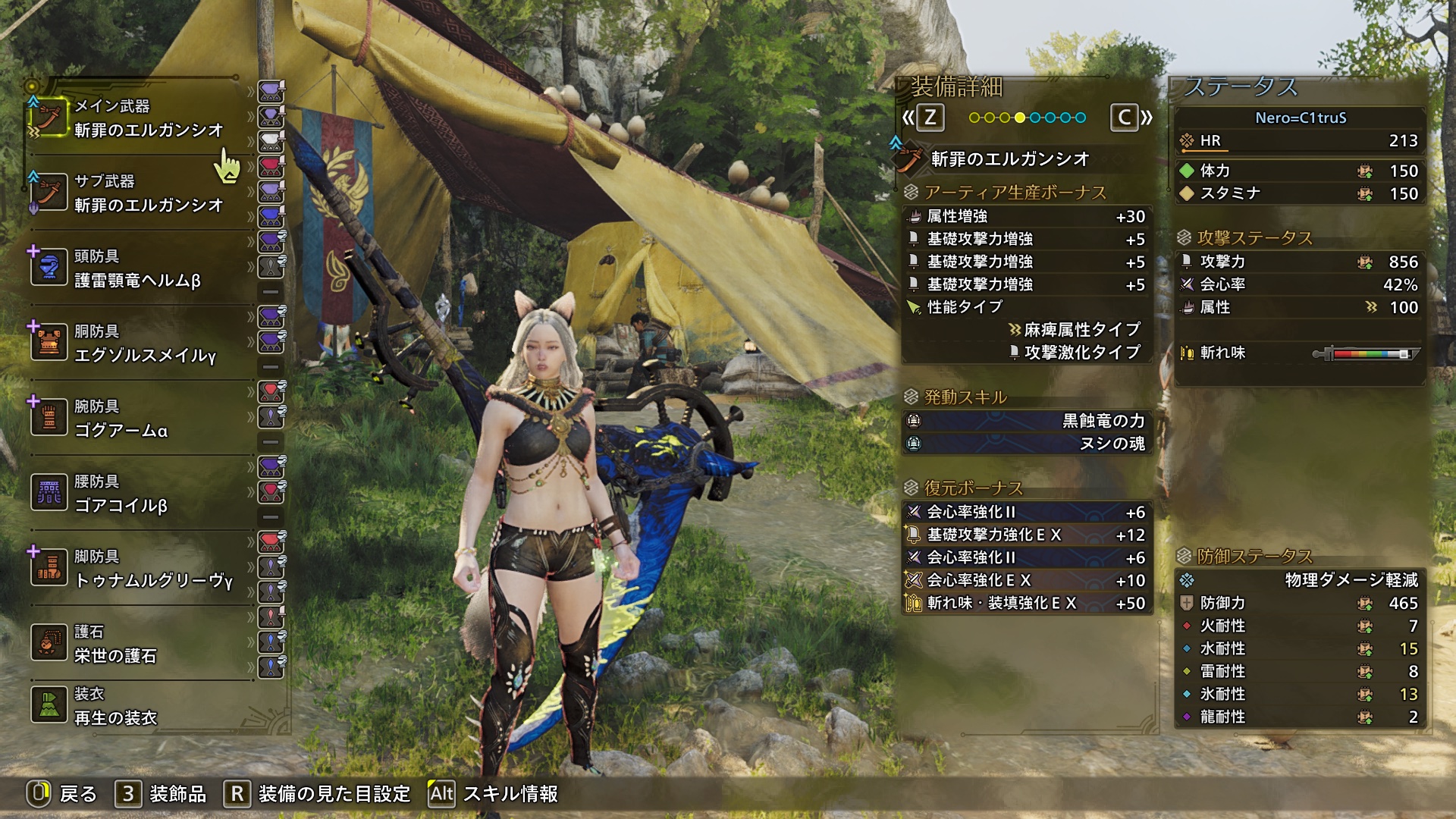Select the mantle 再生の装衣
Image resolution: width=1456 pixels, height=819 pixels.
(136, 706)
